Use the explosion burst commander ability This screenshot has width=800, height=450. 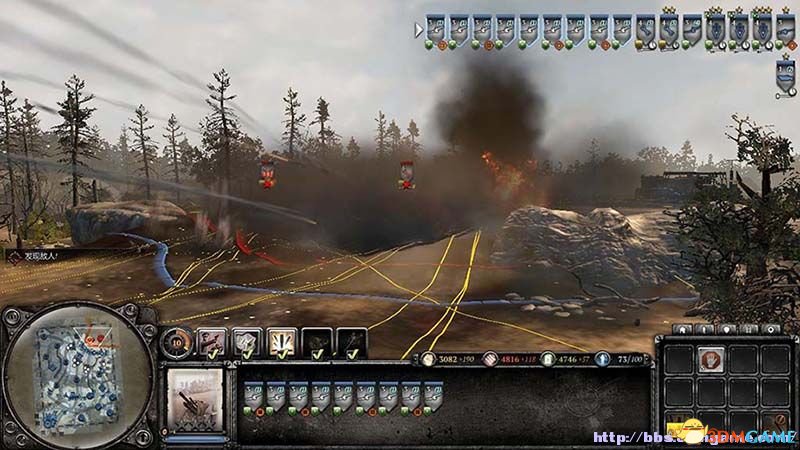click(x=281, y=343)
